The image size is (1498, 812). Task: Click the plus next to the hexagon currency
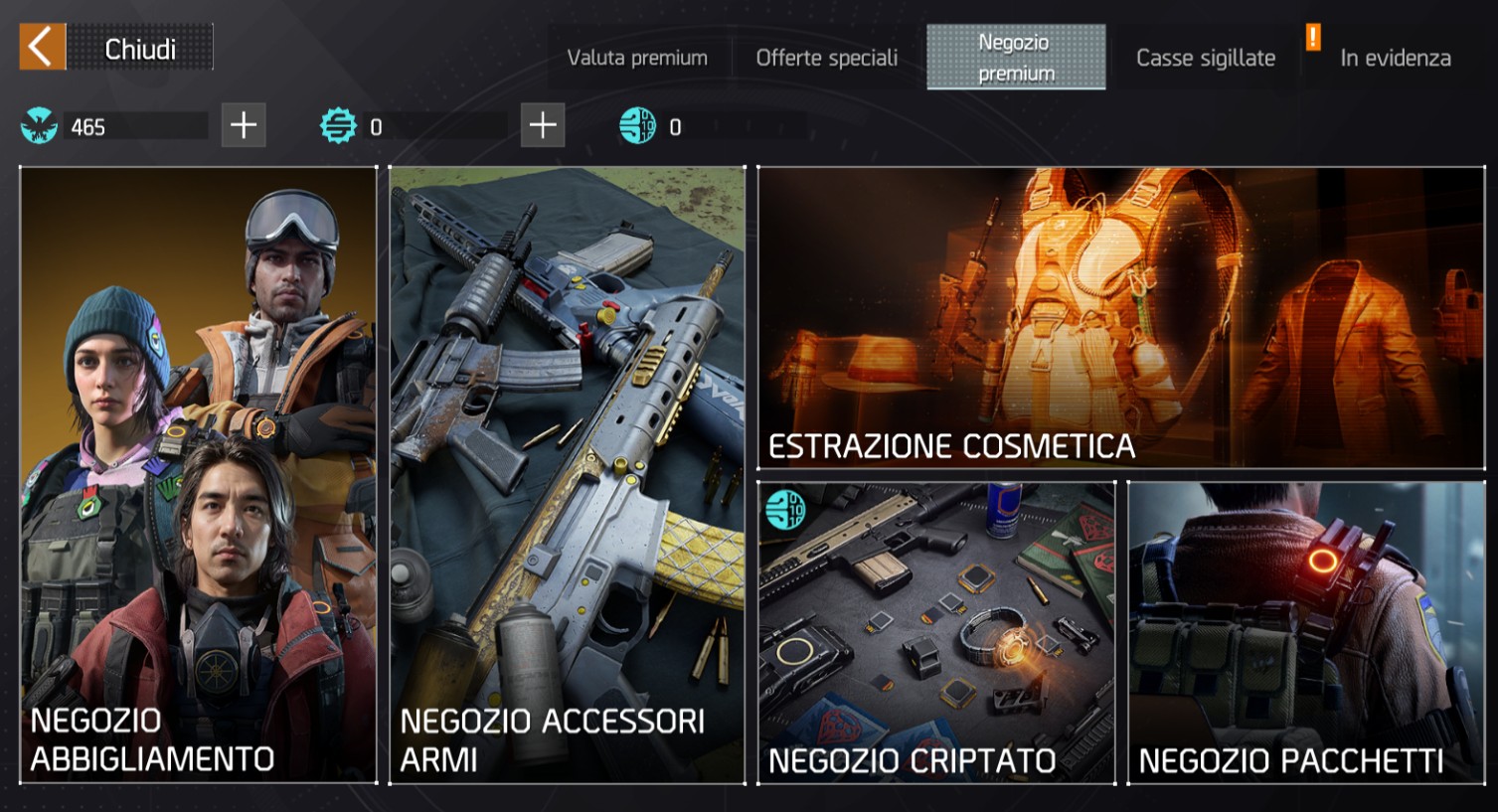click(x=543, y=125)
